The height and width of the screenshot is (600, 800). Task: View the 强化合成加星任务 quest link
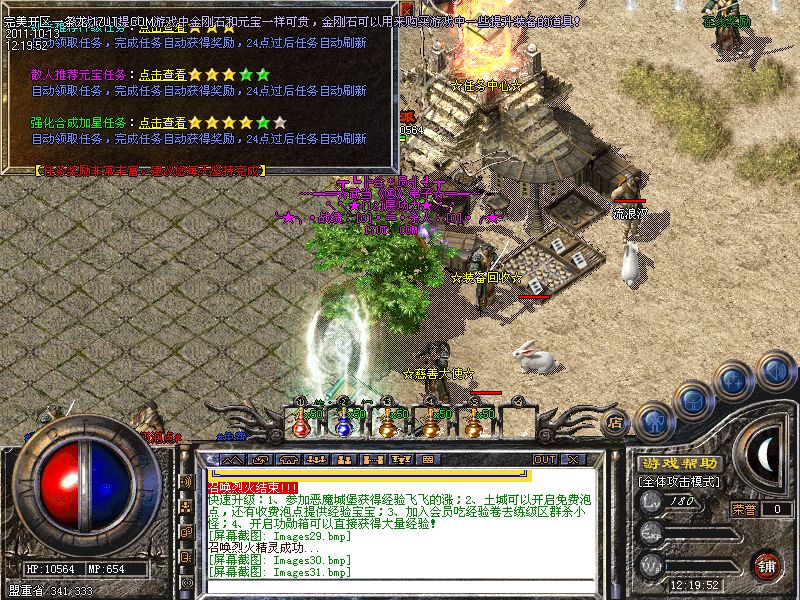pos(162,122)
